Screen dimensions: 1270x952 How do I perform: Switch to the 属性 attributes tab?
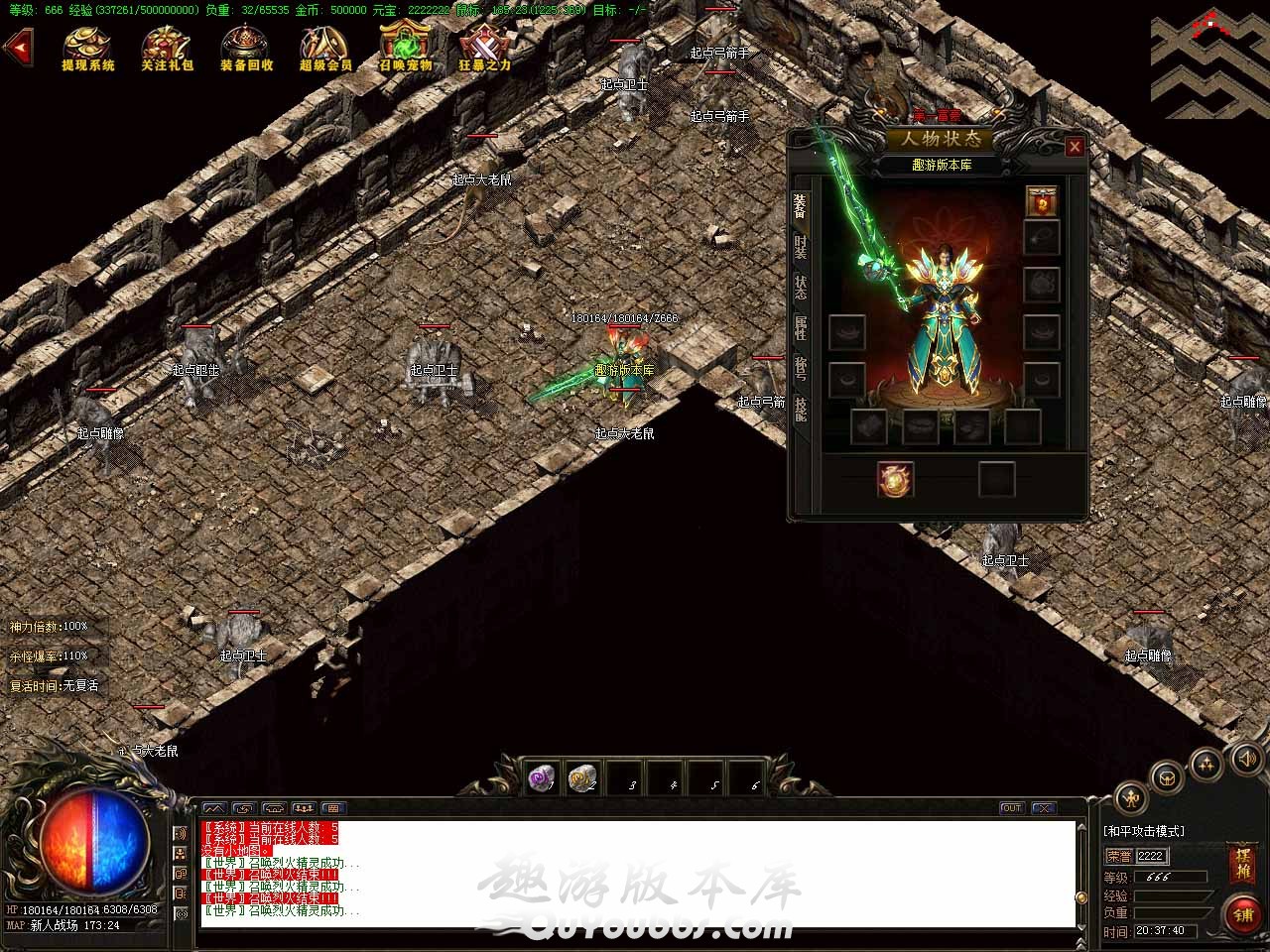[800, 328]
